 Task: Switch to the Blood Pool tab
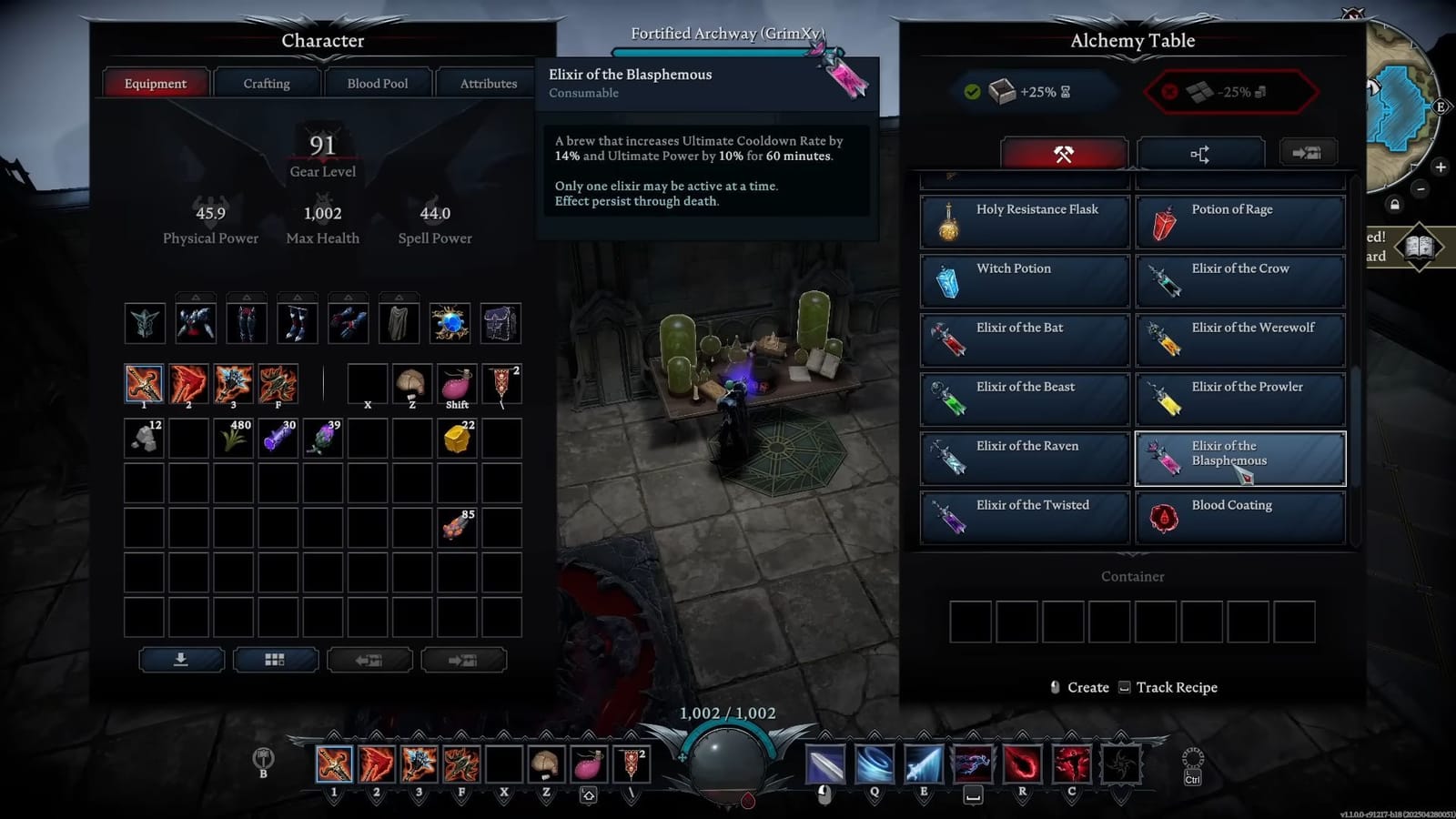(378, 83)
